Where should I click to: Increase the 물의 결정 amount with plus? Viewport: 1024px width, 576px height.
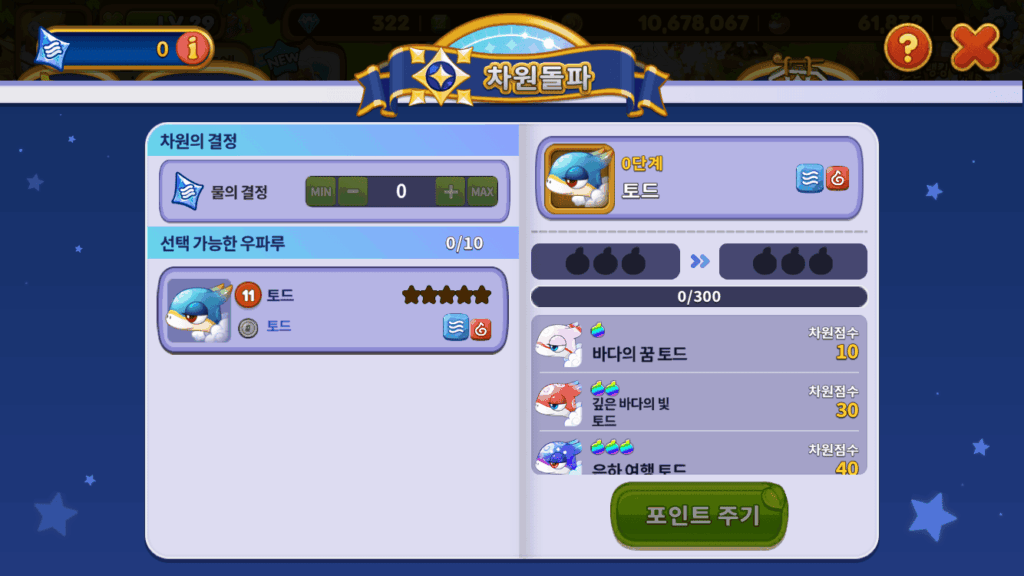tap(450, 191)
